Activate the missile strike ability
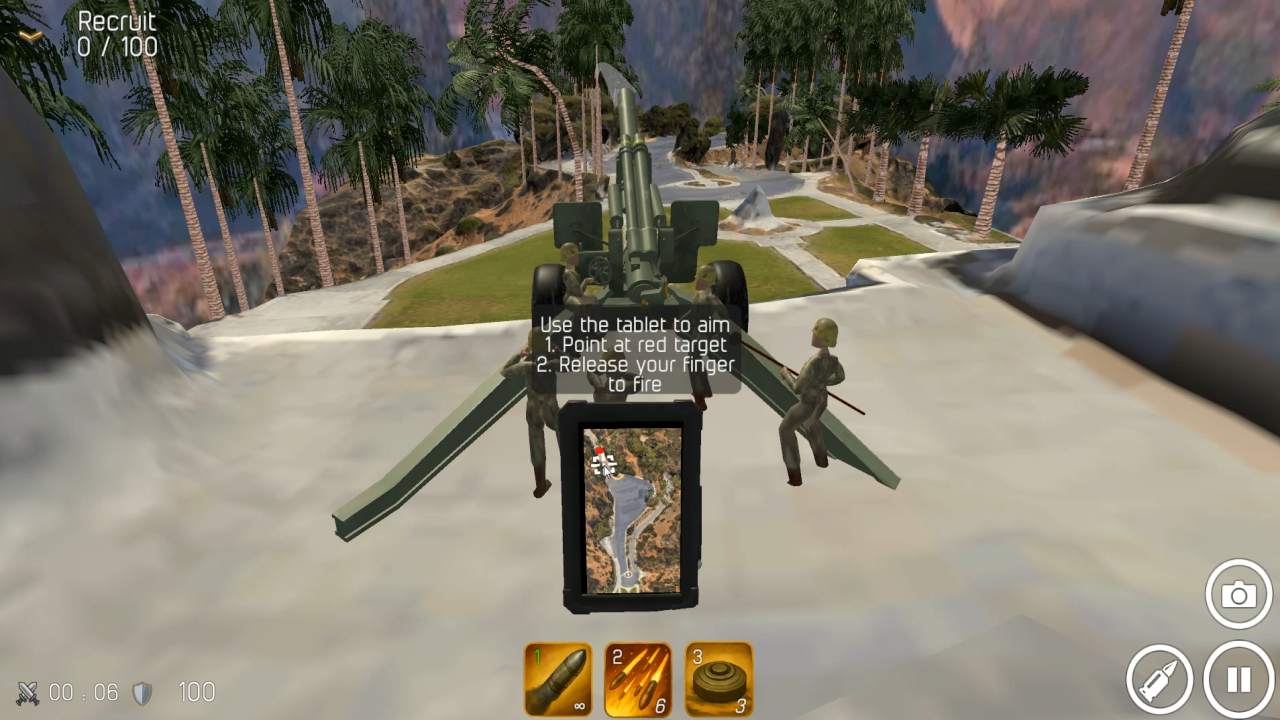Screen dimensions: 1280x720 pos(1160,679)
